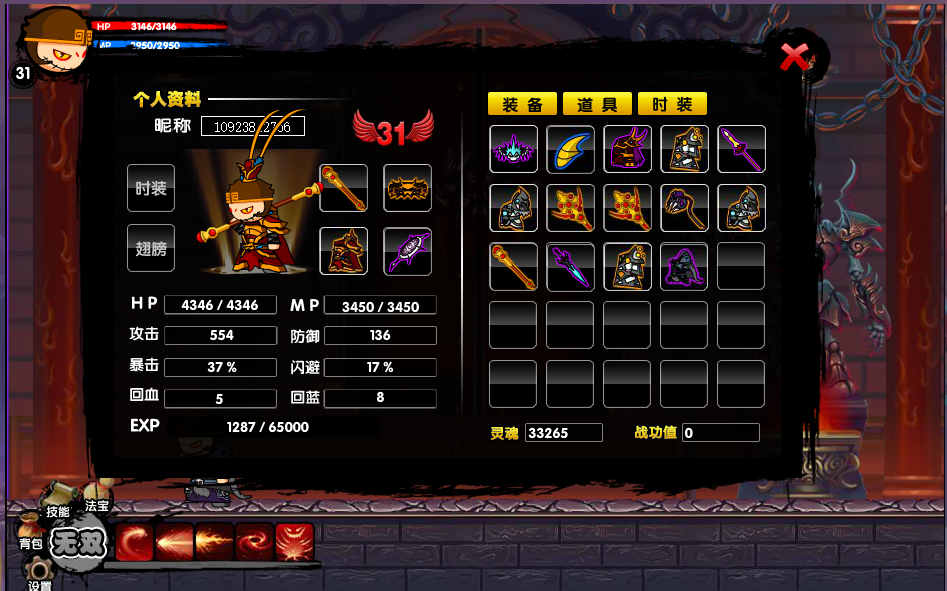Choose the purple clawed whip item
The width and height of the screenshot is (947, 591).
pos(685,208)
